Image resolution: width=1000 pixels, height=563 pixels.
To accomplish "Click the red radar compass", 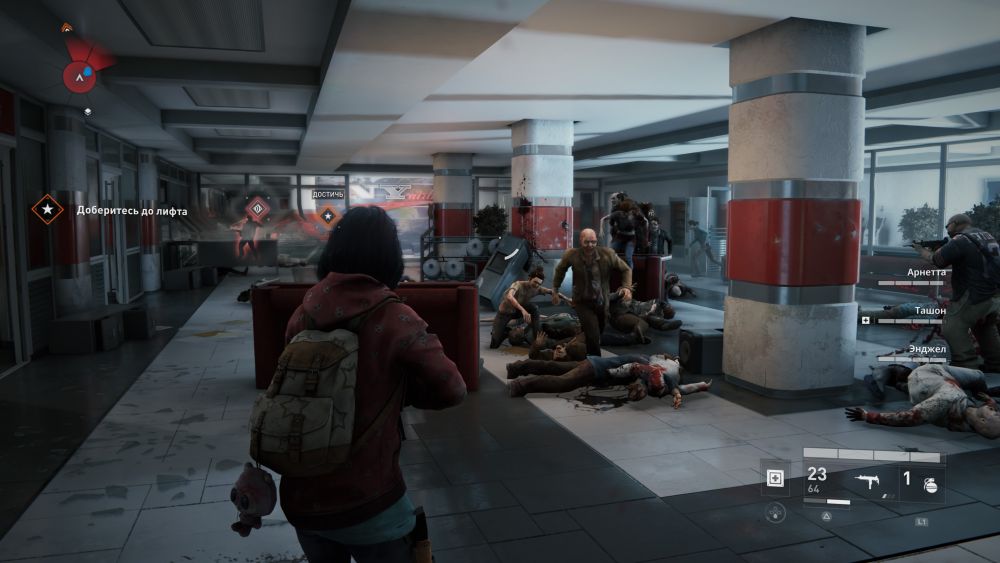I will (80, 72).
